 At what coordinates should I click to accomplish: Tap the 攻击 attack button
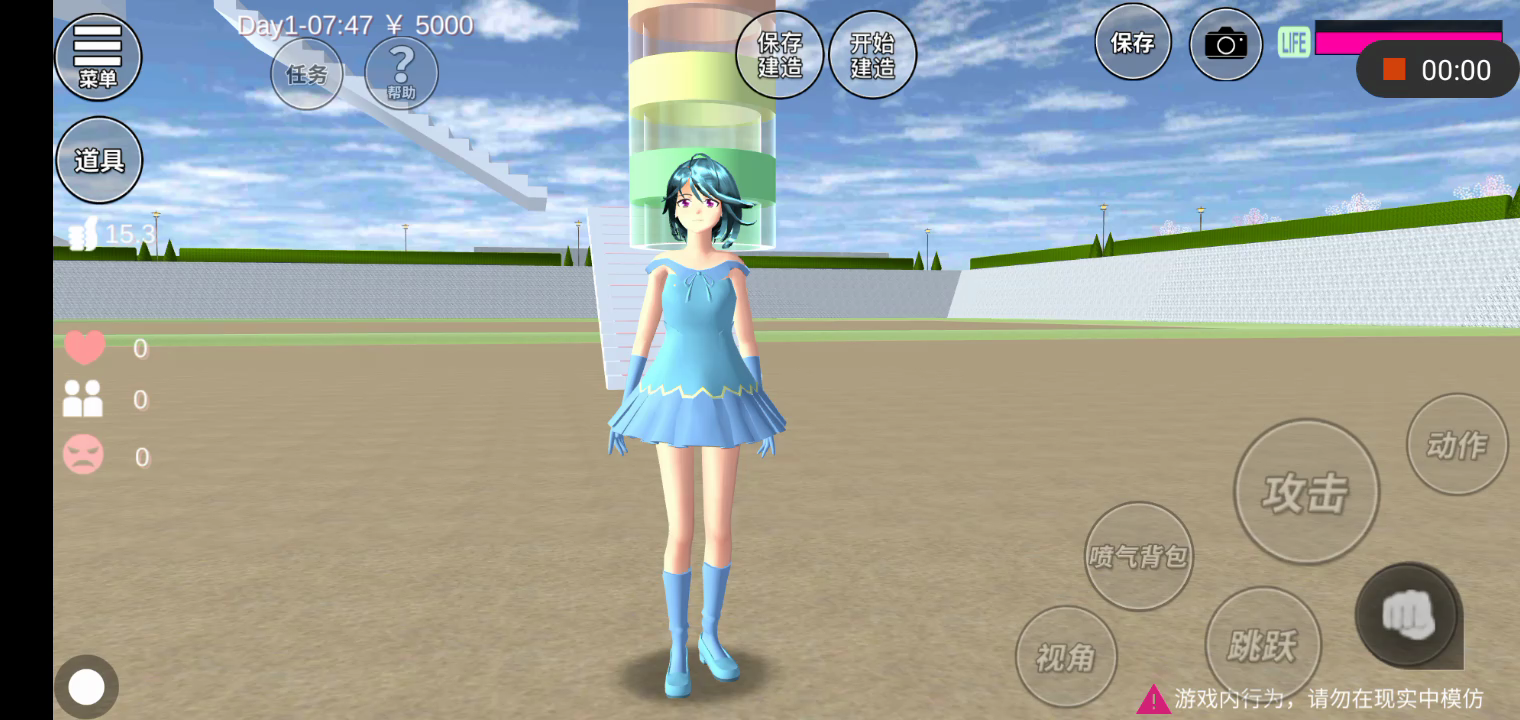[1306, 492]
